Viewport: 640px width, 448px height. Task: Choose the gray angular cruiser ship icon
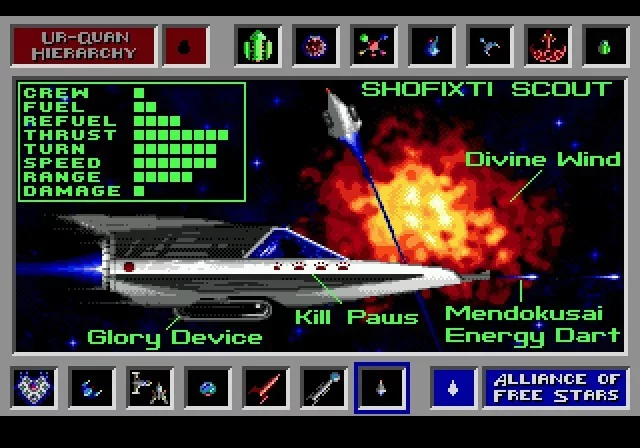pyautogui.click(x=150, y=386)
